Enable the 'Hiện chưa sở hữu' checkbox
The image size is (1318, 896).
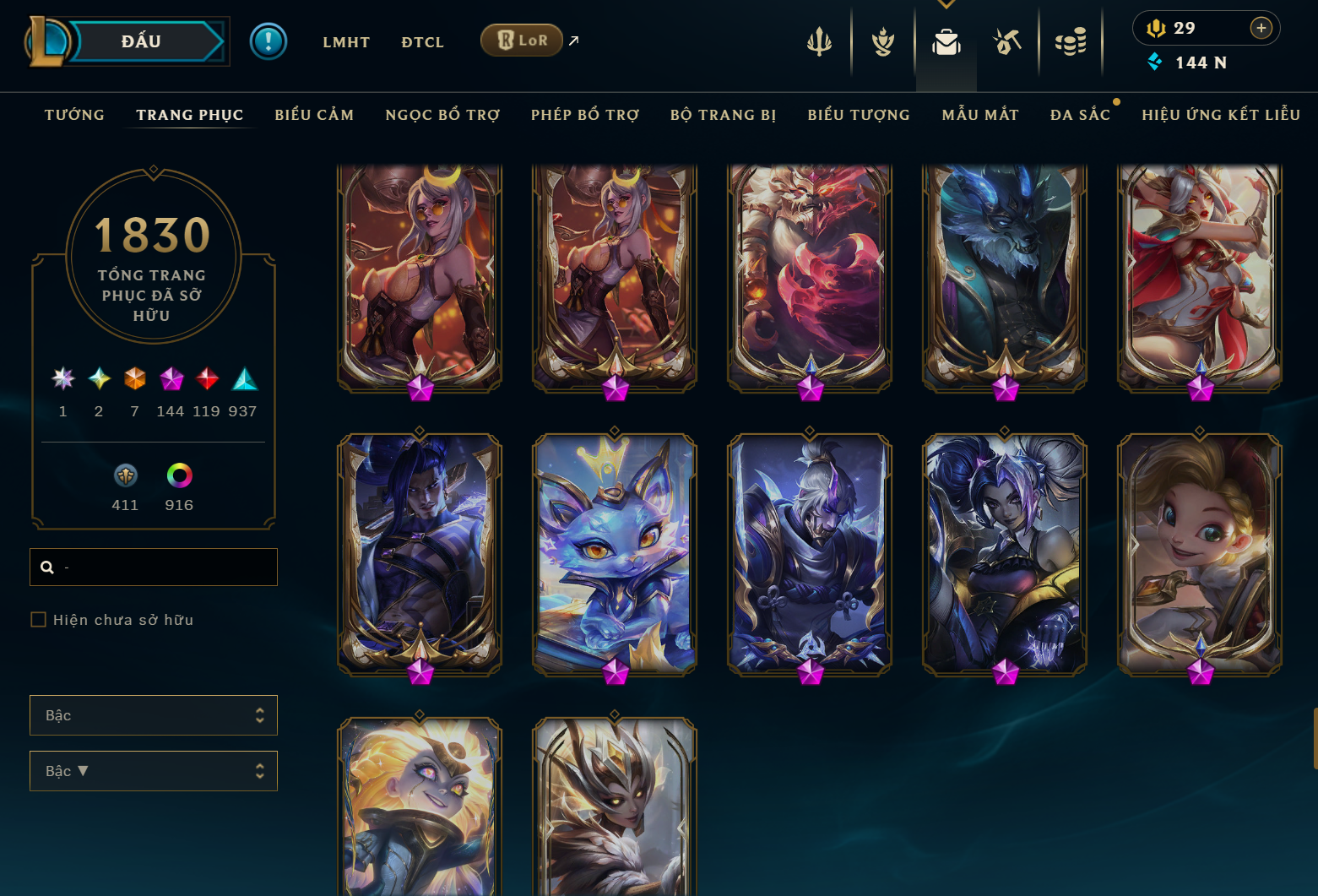[39, 619]
